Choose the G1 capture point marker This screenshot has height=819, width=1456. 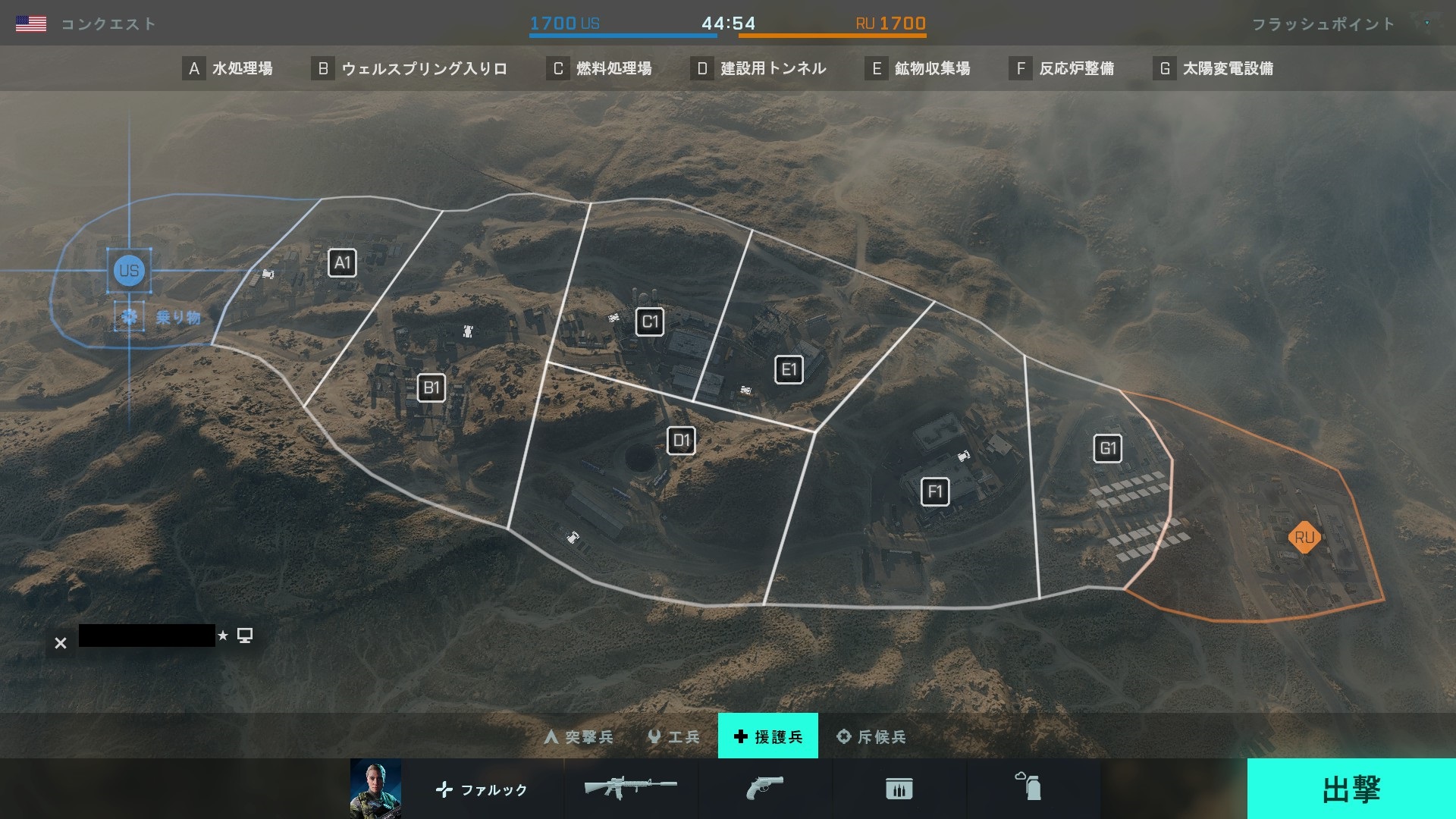pyautogui.click(x=1108, y=448)
